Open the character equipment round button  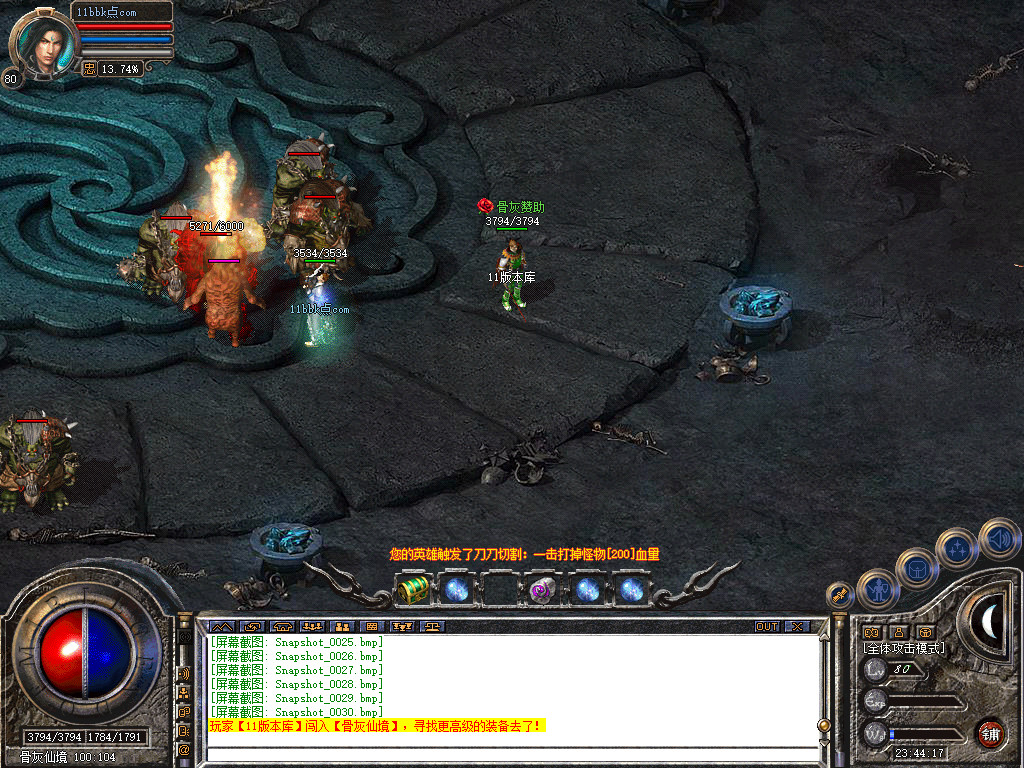[x=877, y=589]
